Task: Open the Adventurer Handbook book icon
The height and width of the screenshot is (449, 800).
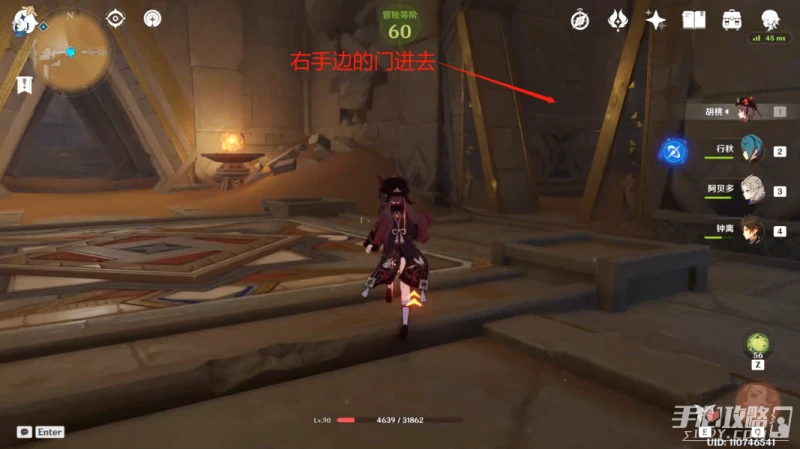Action: (694, 19)
